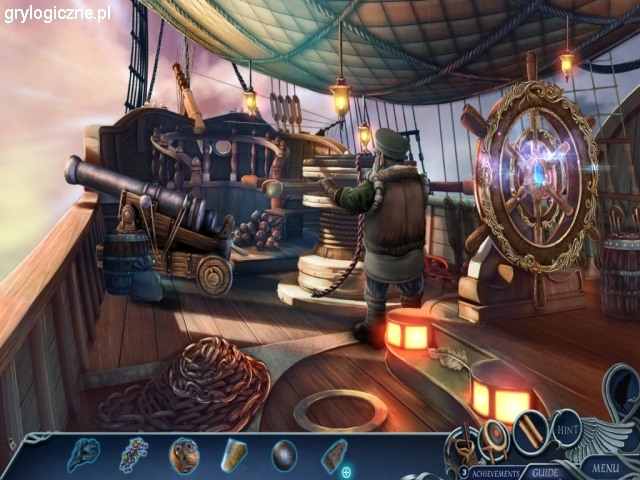Open the Menu
This screenshot has width=640, height=480.
coord(604,466)
